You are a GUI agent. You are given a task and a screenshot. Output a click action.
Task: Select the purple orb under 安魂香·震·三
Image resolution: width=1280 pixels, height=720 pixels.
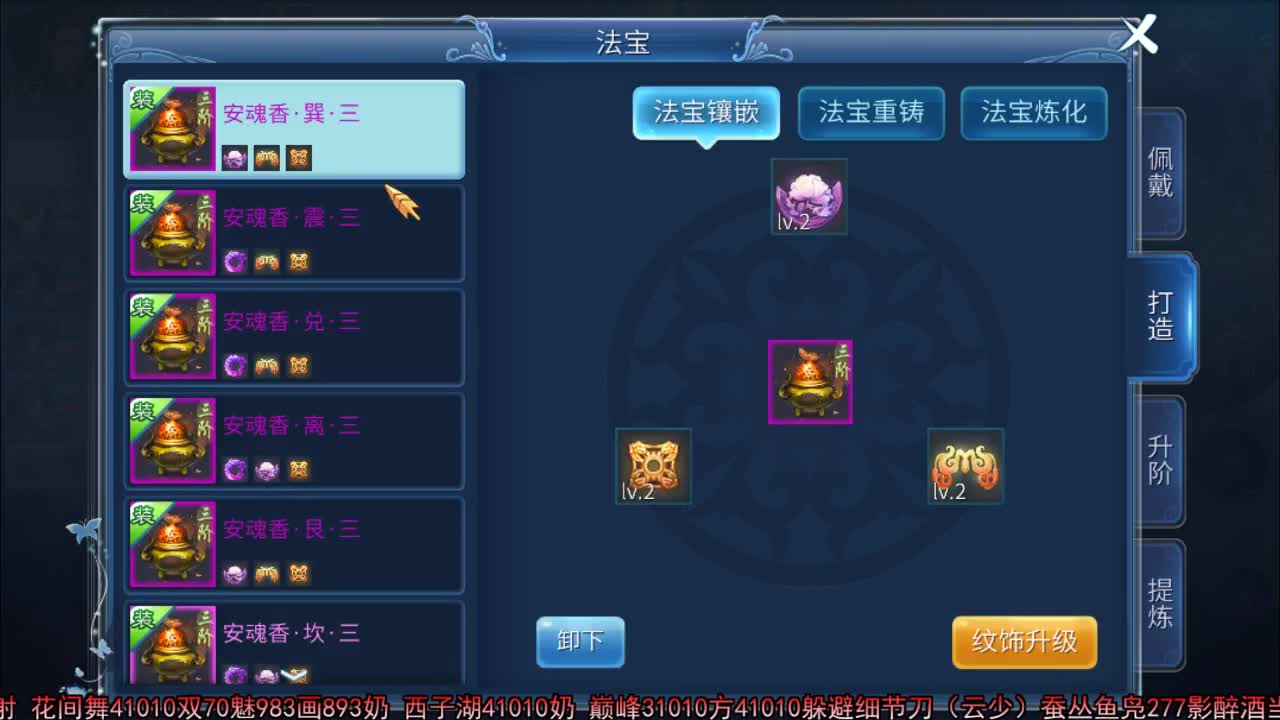point(235,261)
